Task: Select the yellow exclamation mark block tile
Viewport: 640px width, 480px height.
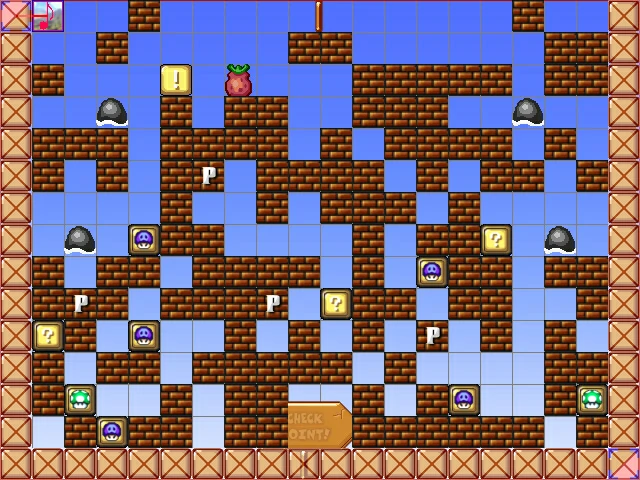Action: 176,80
